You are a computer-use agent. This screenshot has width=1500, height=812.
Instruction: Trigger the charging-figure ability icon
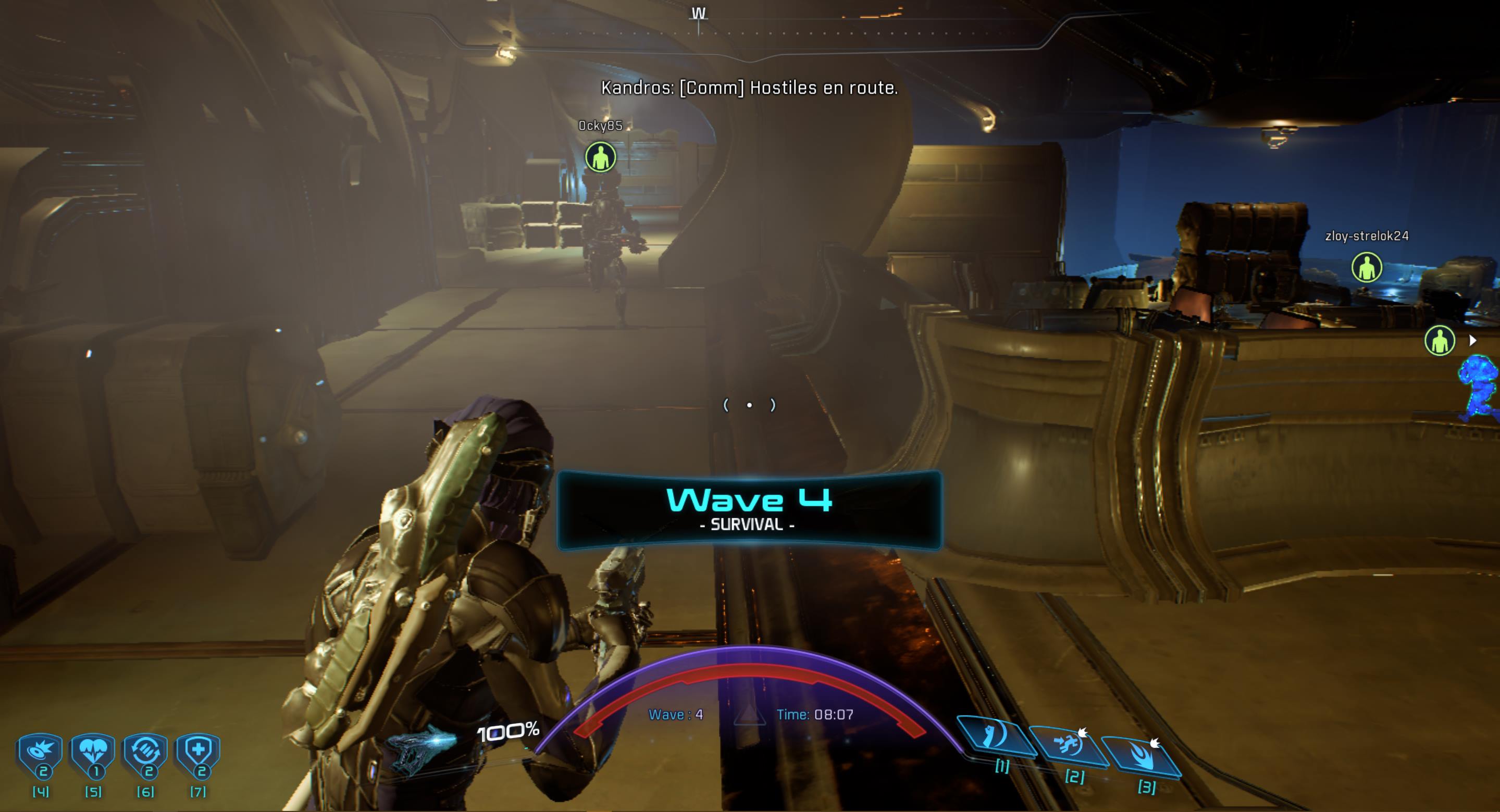click(x=1068, y=746)
